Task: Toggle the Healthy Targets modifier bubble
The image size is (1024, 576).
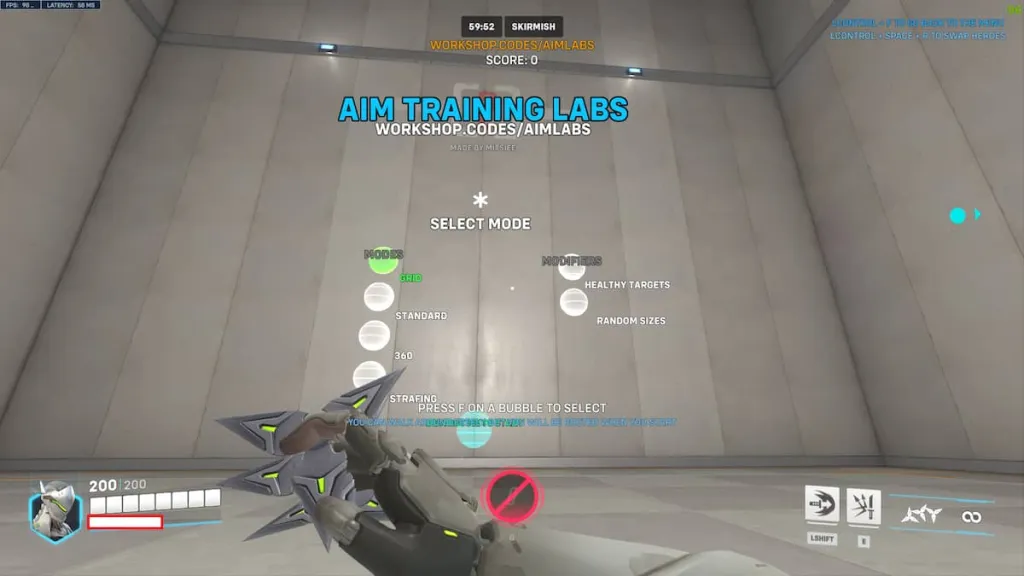Action: point(572,267)
